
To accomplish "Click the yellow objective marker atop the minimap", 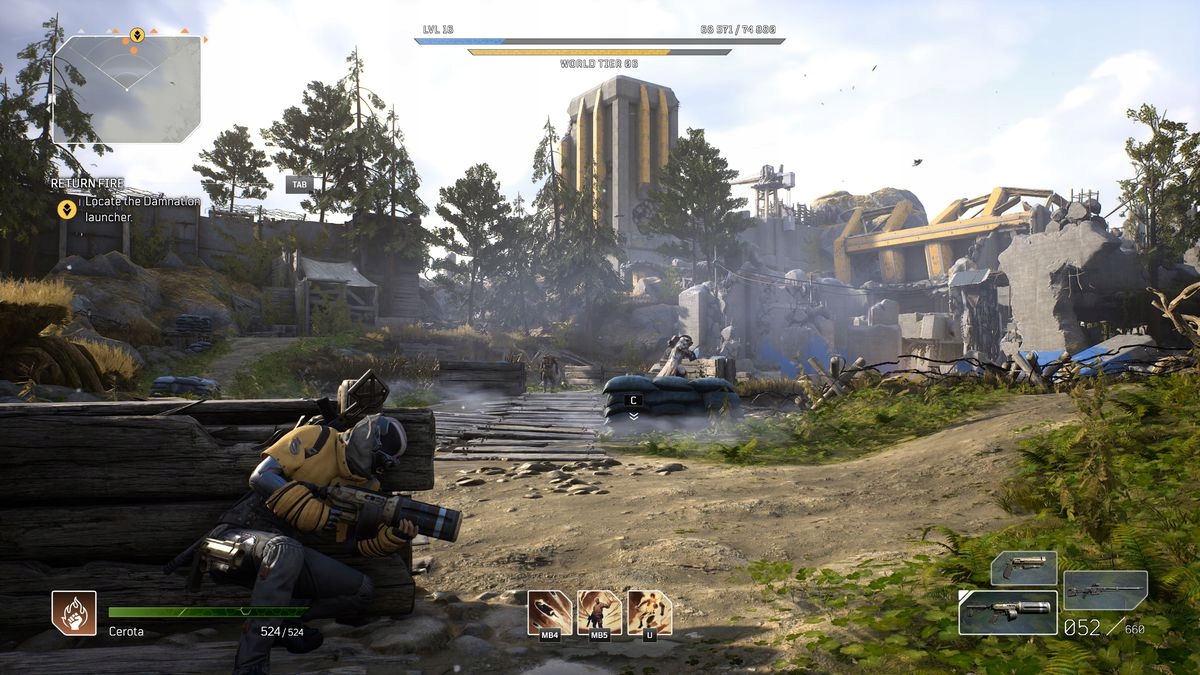I will click(x=137, y=35).
